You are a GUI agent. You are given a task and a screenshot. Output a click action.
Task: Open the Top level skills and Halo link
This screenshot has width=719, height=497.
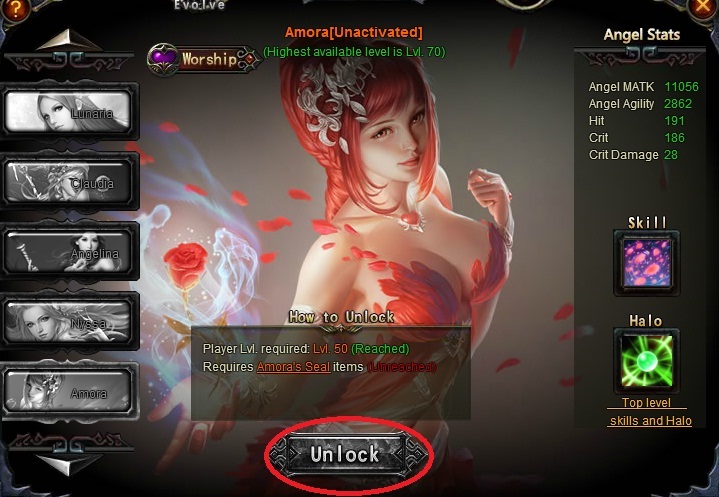click(650, 412)
